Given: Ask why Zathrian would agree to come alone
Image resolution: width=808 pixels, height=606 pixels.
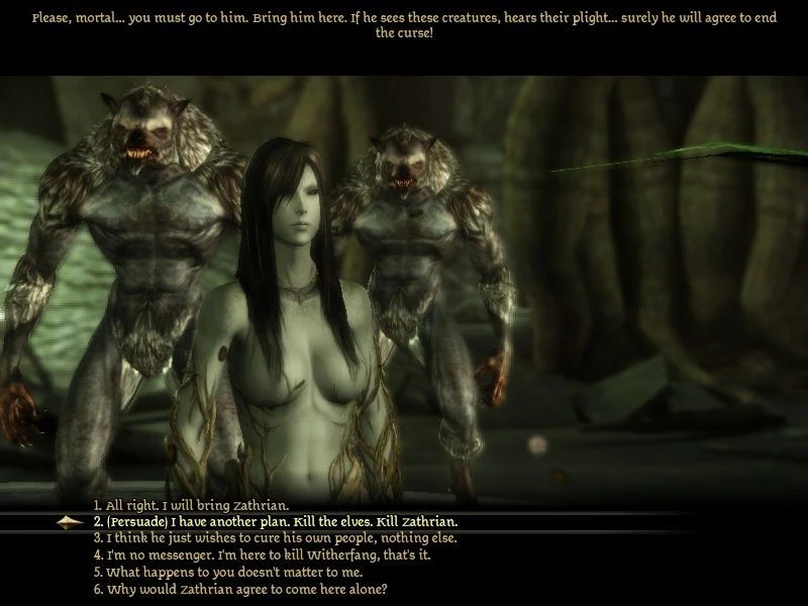Looking at the screenshot, I should (240, 589).
